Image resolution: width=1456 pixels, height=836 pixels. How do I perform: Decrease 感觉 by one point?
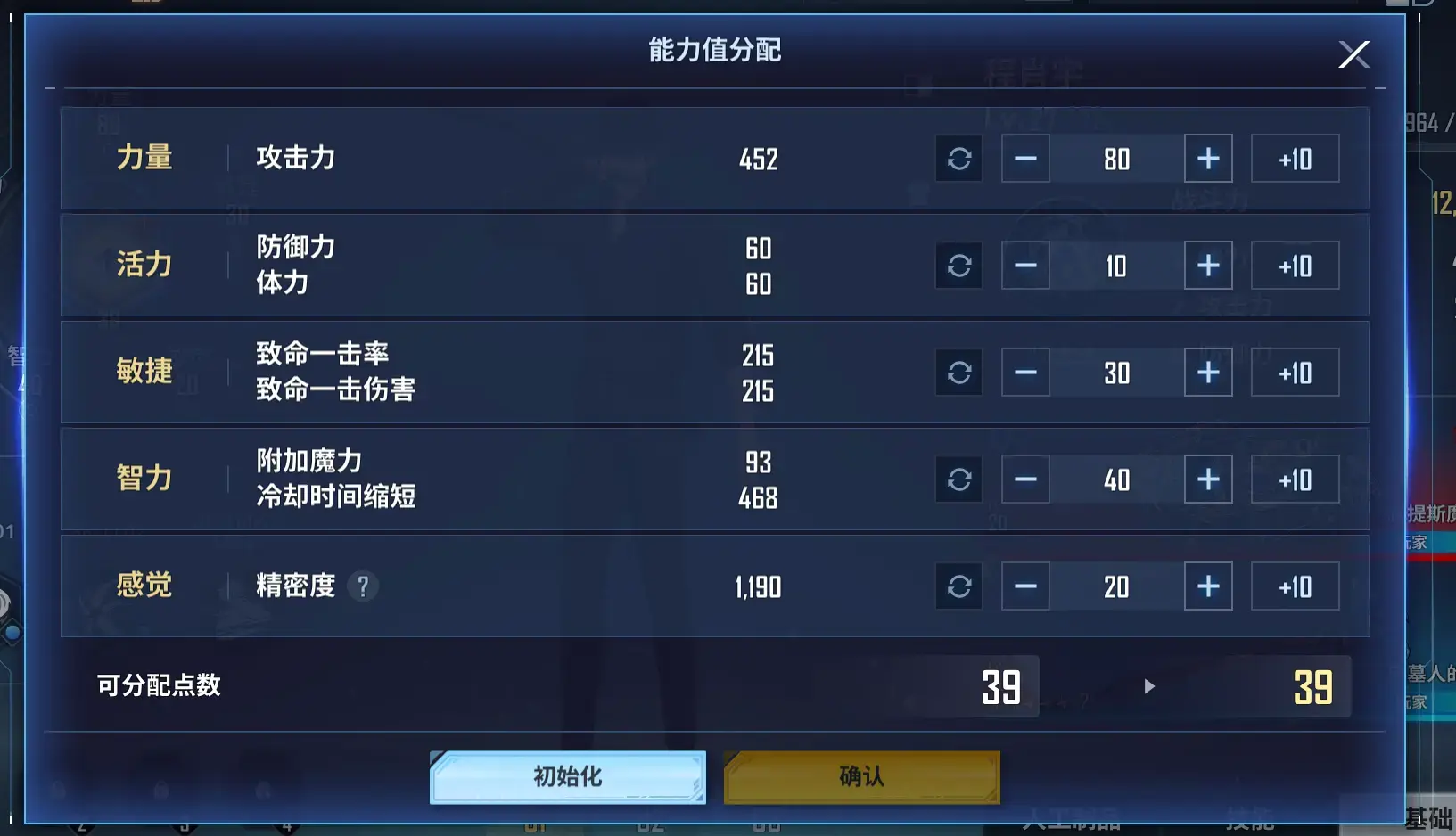click(1026, 586)
